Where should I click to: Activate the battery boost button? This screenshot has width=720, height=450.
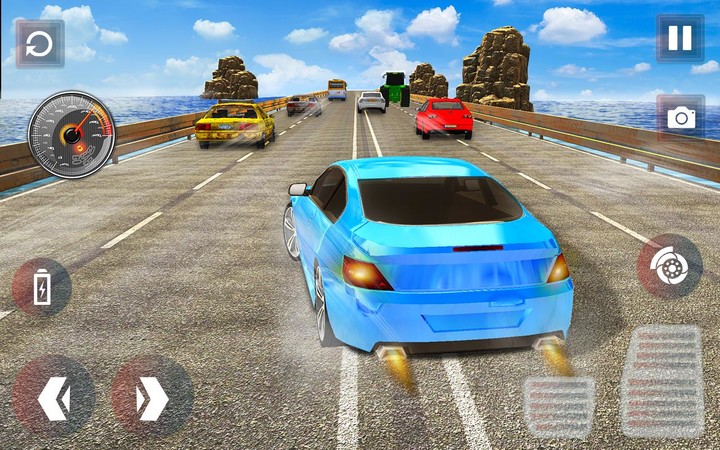tap(42, 289)
